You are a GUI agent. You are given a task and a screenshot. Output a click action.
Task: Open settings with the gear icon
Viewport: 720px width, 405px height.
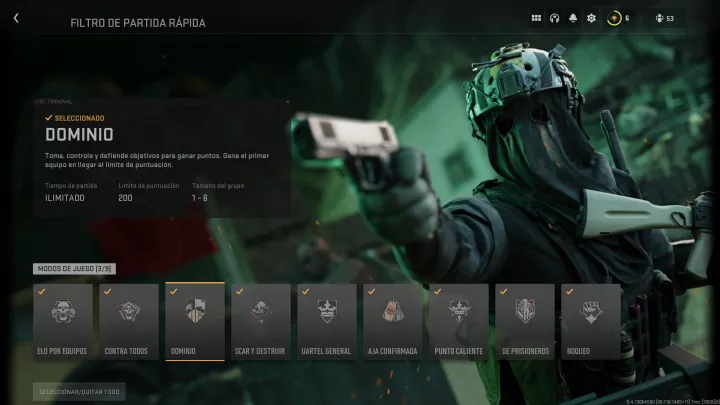591,18
